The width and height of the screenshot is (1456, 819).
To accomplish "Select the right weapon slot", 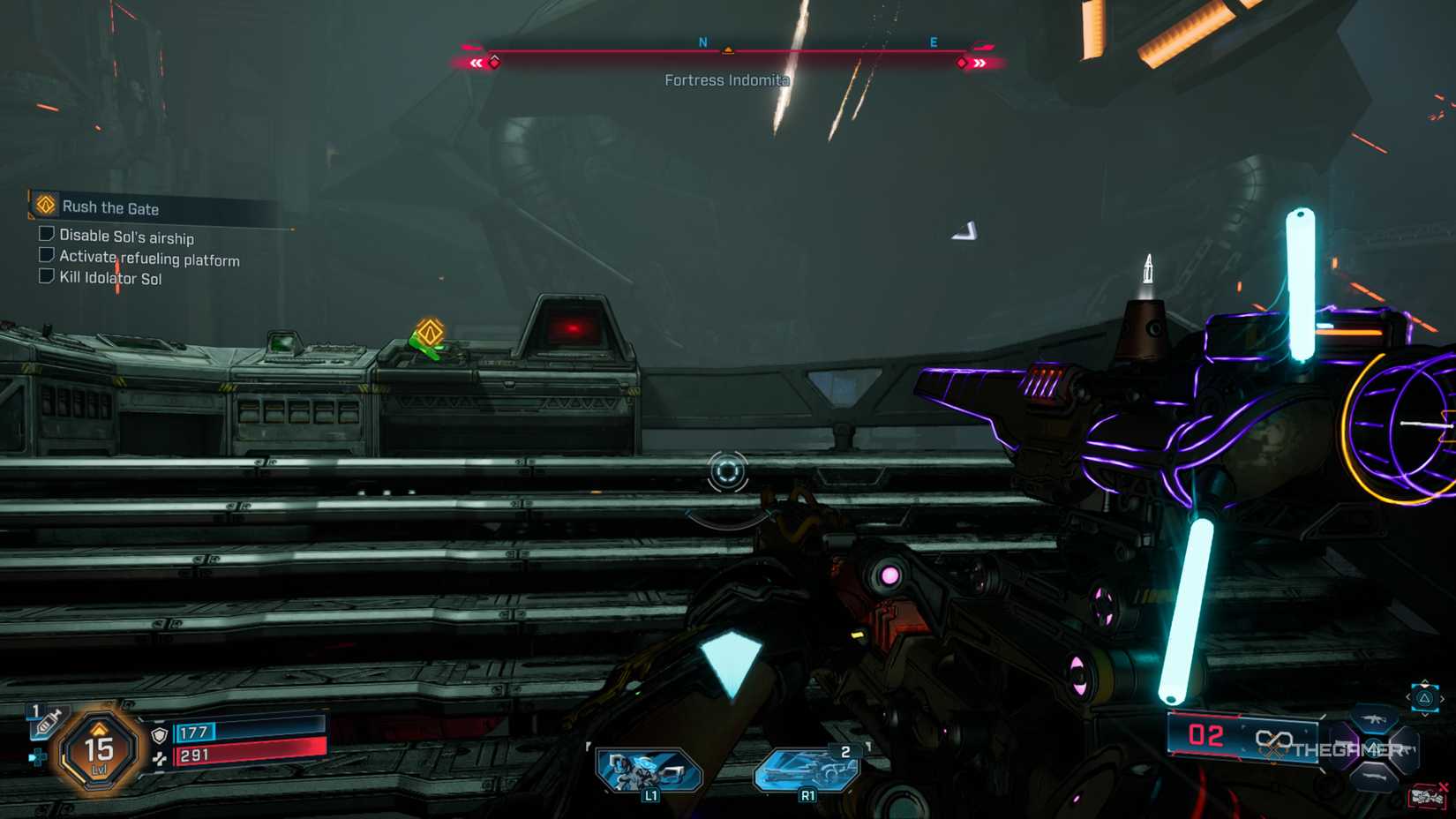I will point(1405,750).
